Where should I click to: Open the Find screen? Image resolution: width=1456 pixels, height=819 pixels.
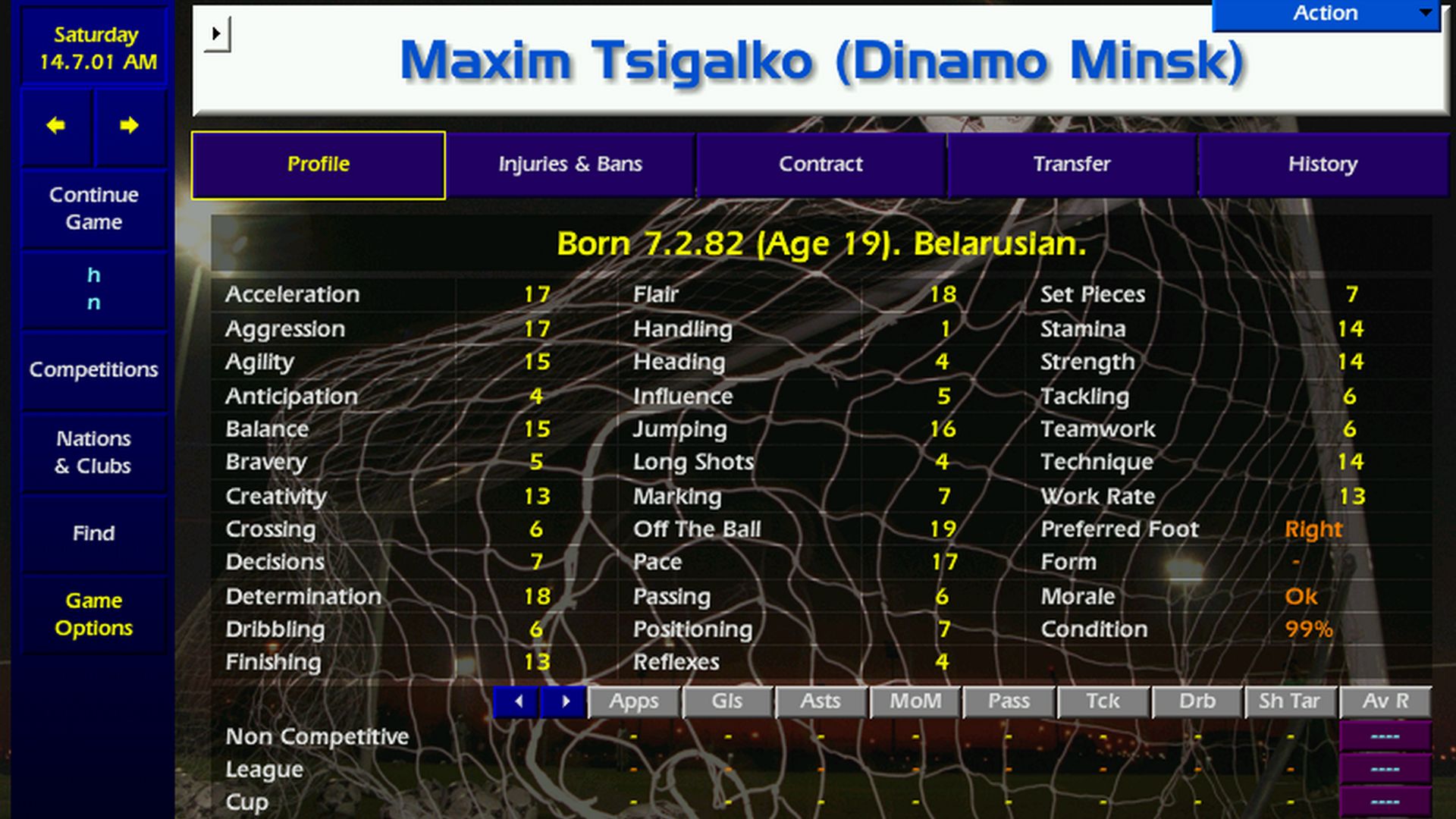pos(93,533)
